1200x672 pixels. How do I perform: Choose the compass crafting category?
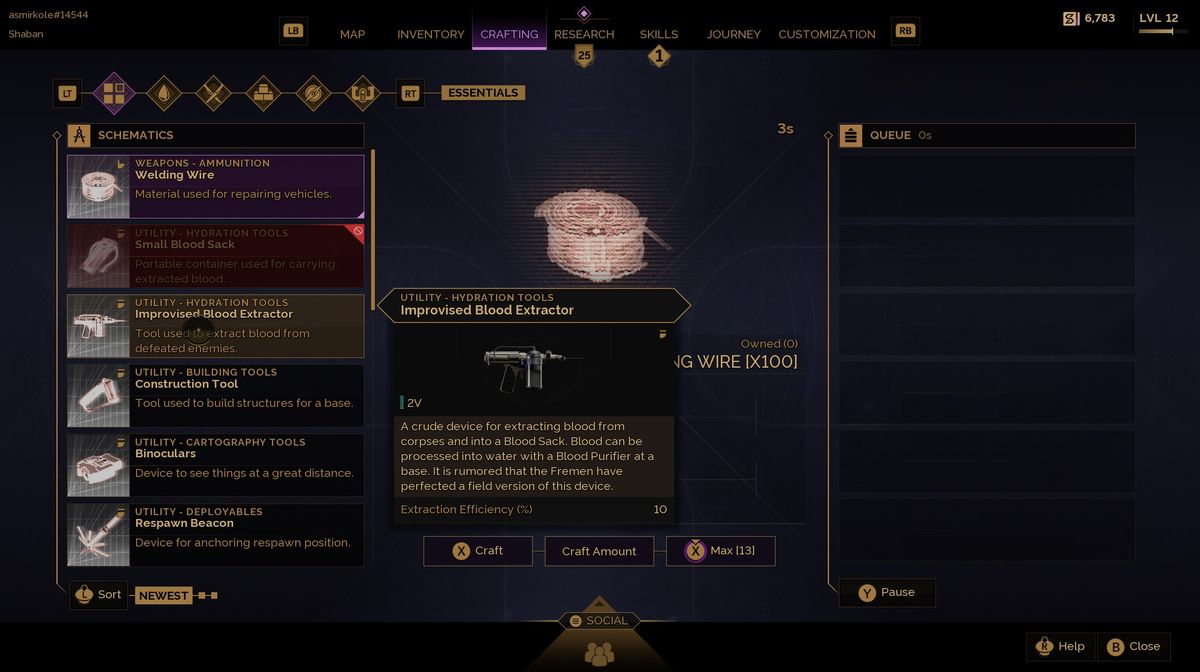[x=313, y=93]
